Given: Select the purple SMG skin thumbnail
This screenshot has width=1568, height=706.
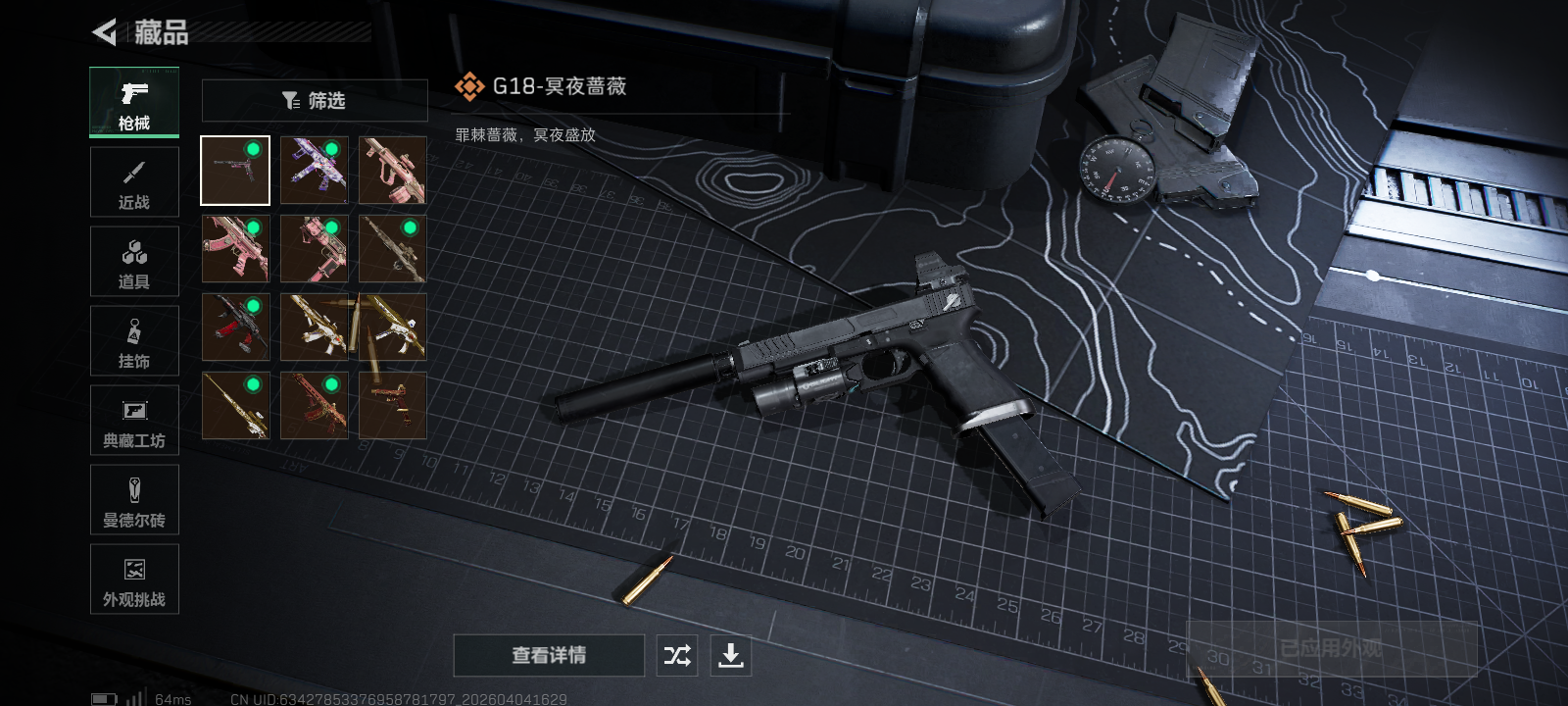Looking at the screenshot, I should tap(314, 170).
